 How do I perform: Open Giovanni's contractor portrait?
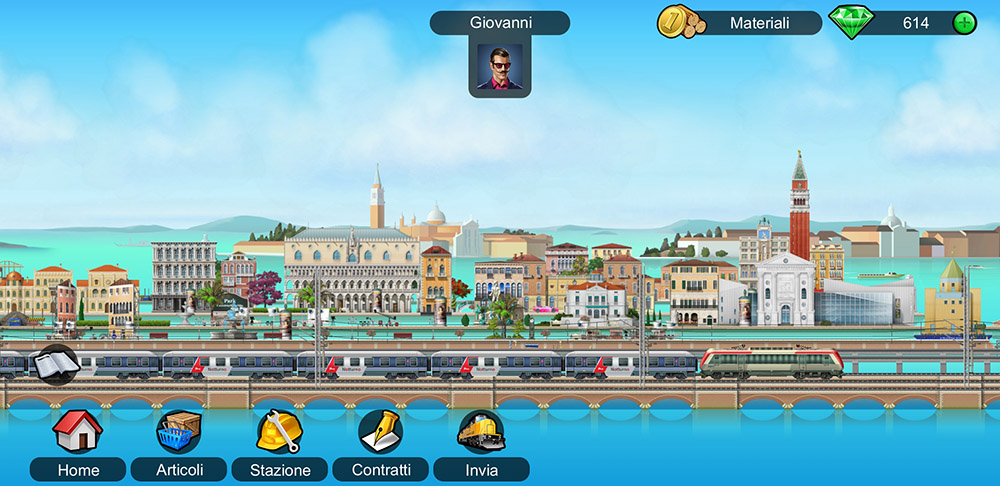[499, 66]
